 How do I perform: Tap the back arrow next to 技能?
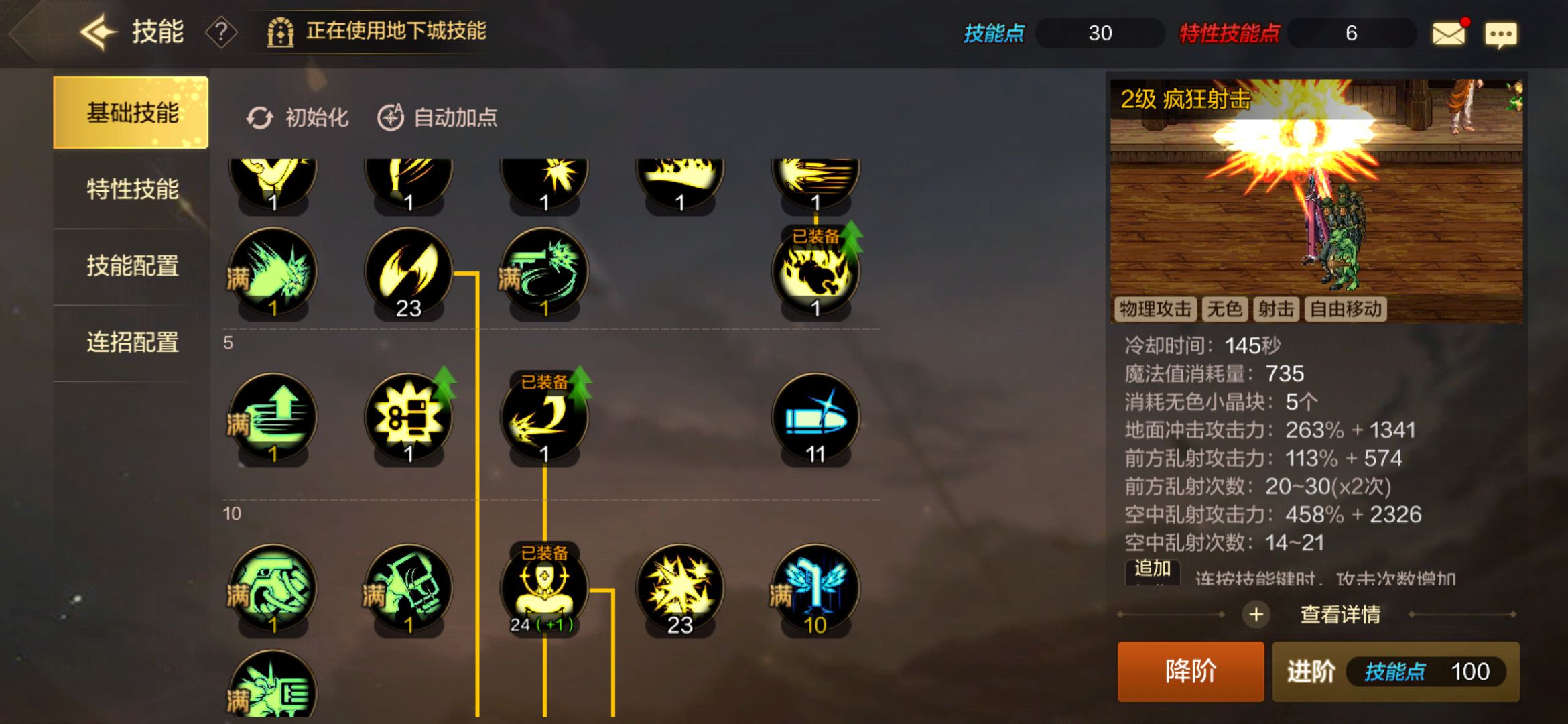click(98, 31)
